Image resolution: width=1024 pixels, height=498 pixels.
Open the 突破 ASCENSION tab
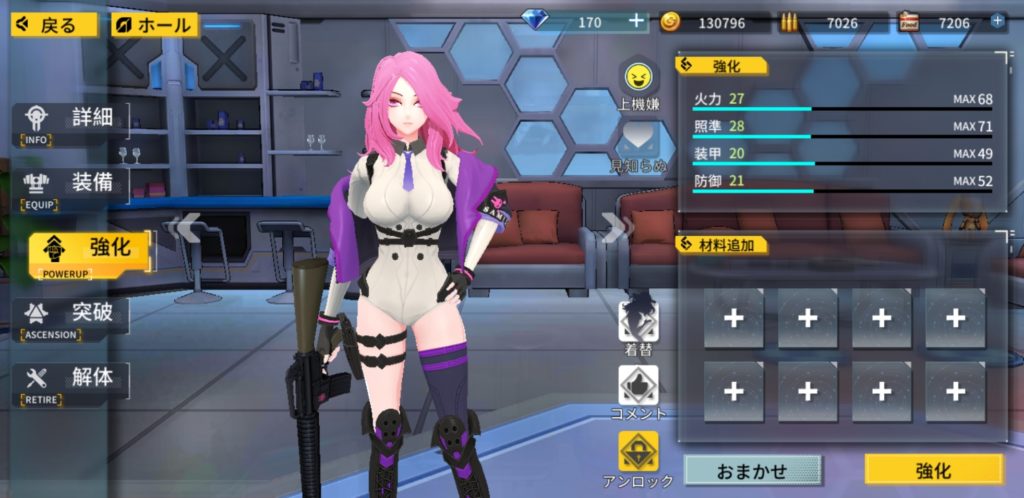point(72,318)
